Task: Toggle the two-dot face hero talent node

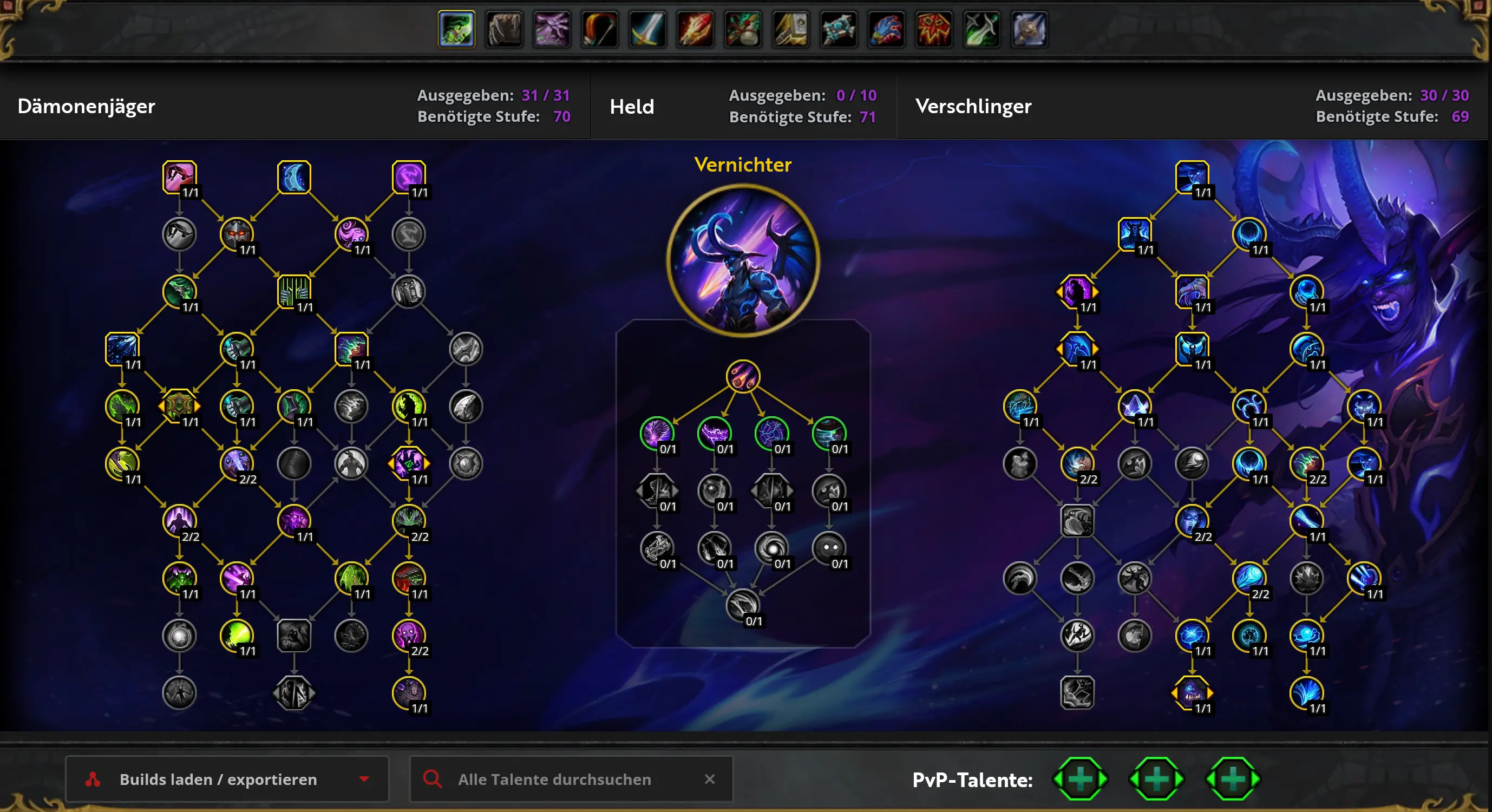Action: pos(830,549)
